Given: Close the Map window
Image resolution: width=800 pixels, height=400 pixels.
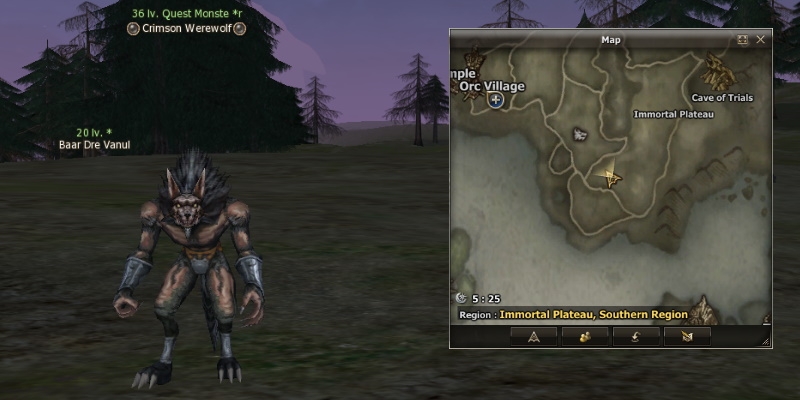Looking at the screenshot, I should (x=761, y=40).
